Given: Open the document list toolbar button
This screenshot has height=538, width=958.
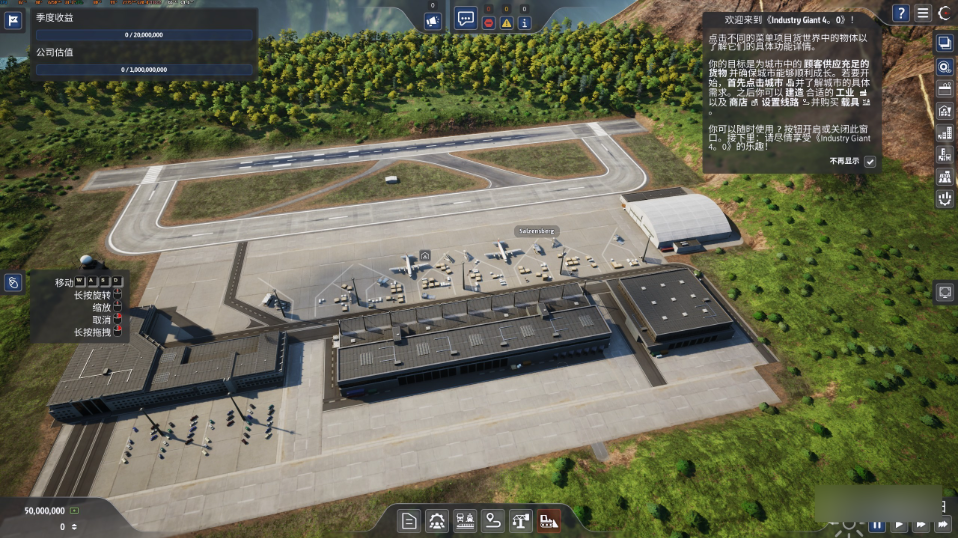Looking at the screenshot, I should [409, 520].
